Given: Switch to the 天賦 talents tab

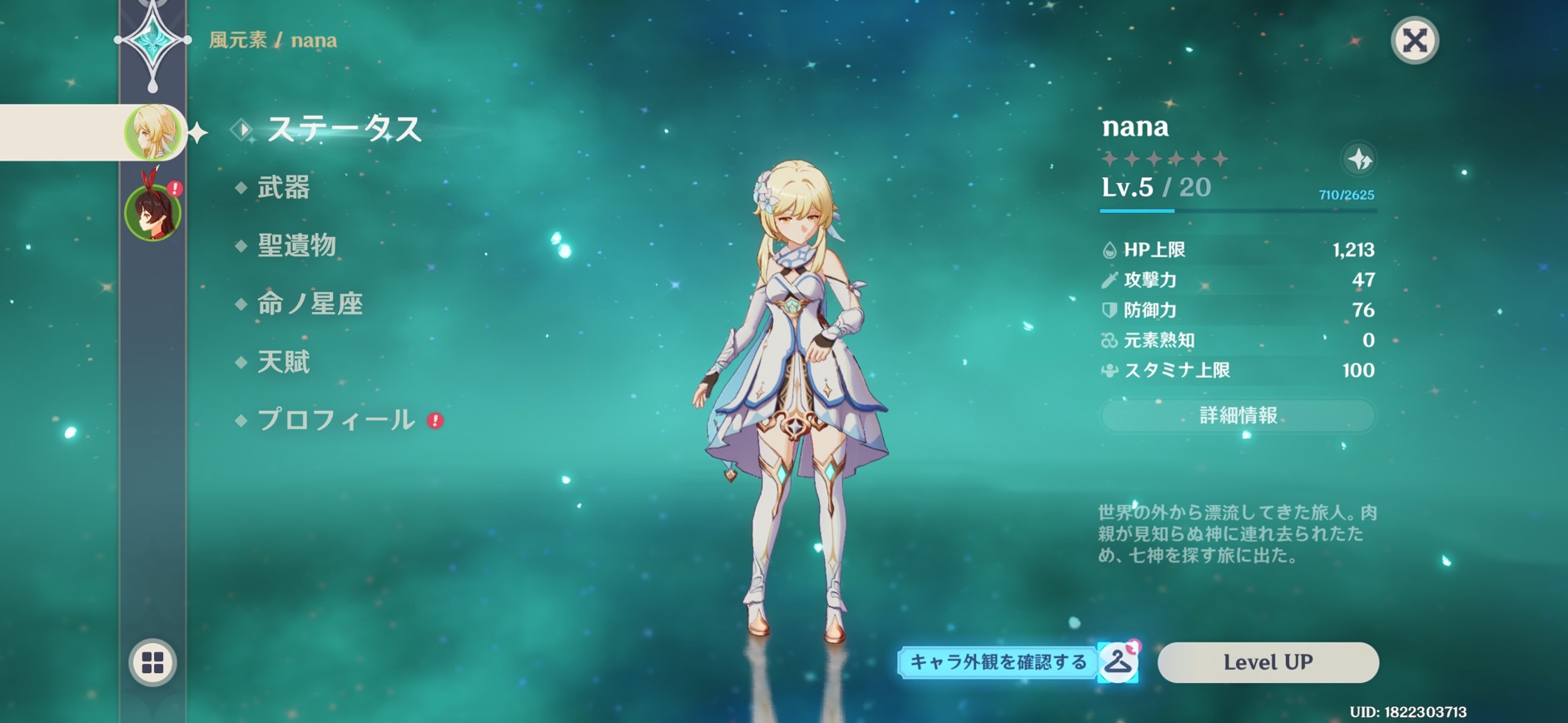Looking at the screenshot, I should coord(283,362).
